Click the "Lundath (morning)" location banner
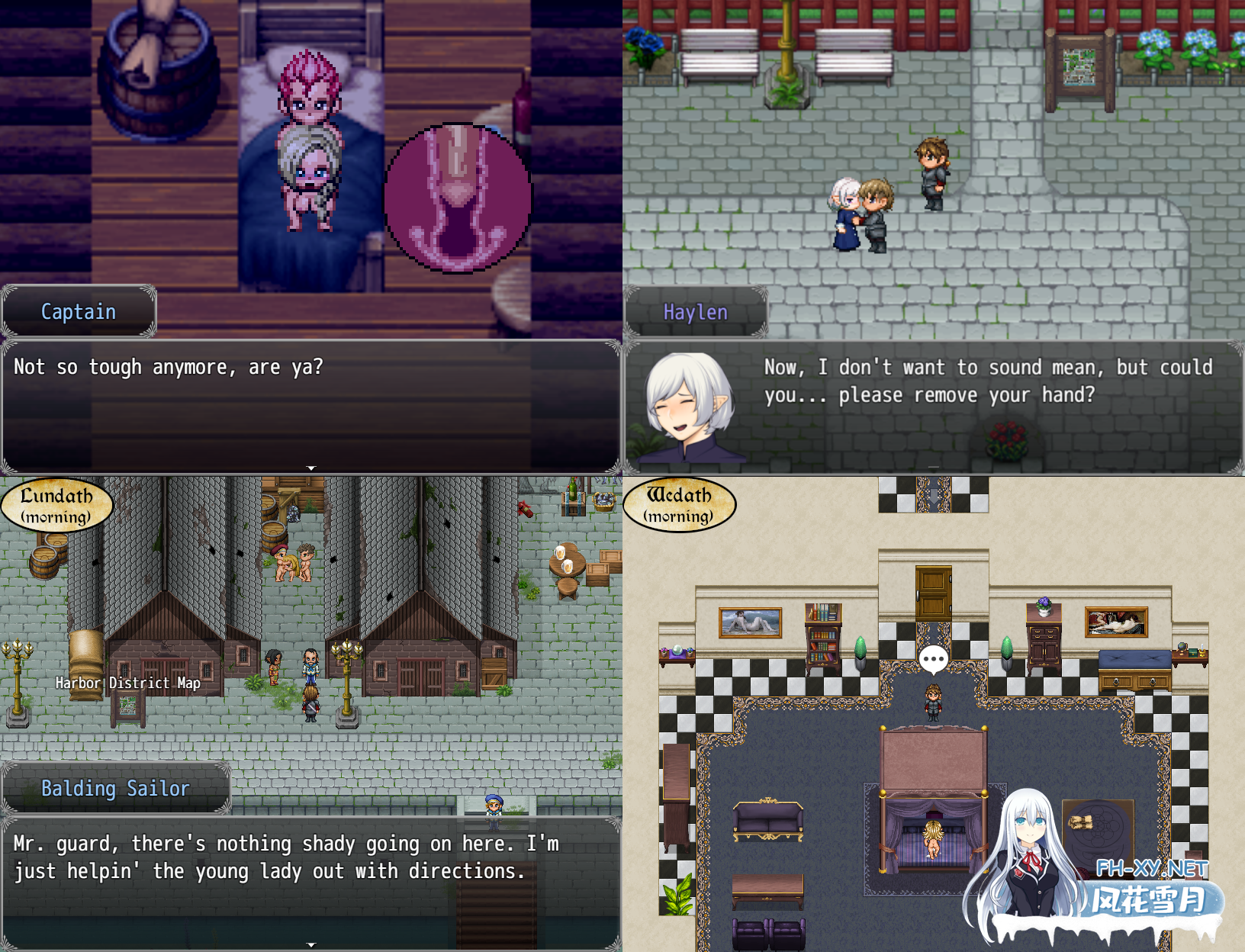Screen dimensions: 1245x952 (57, 504)
